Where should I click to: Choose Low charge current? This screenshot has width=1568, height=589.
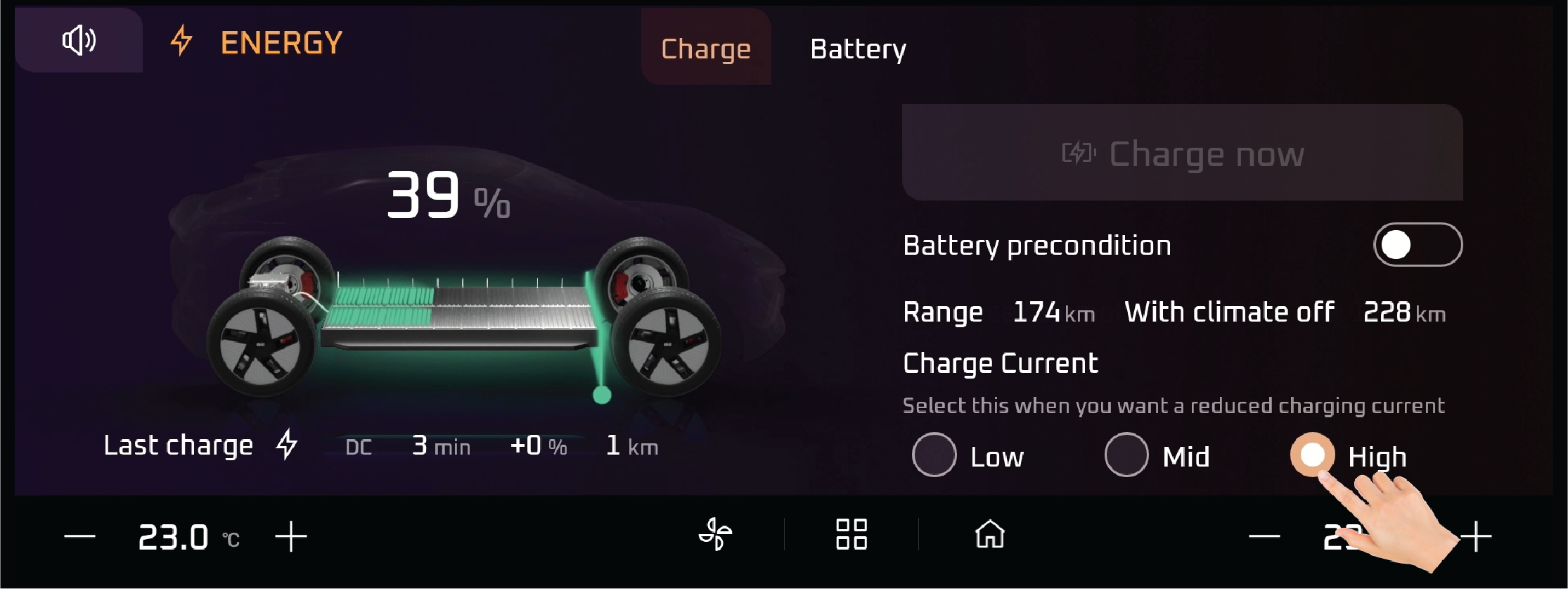934,455
